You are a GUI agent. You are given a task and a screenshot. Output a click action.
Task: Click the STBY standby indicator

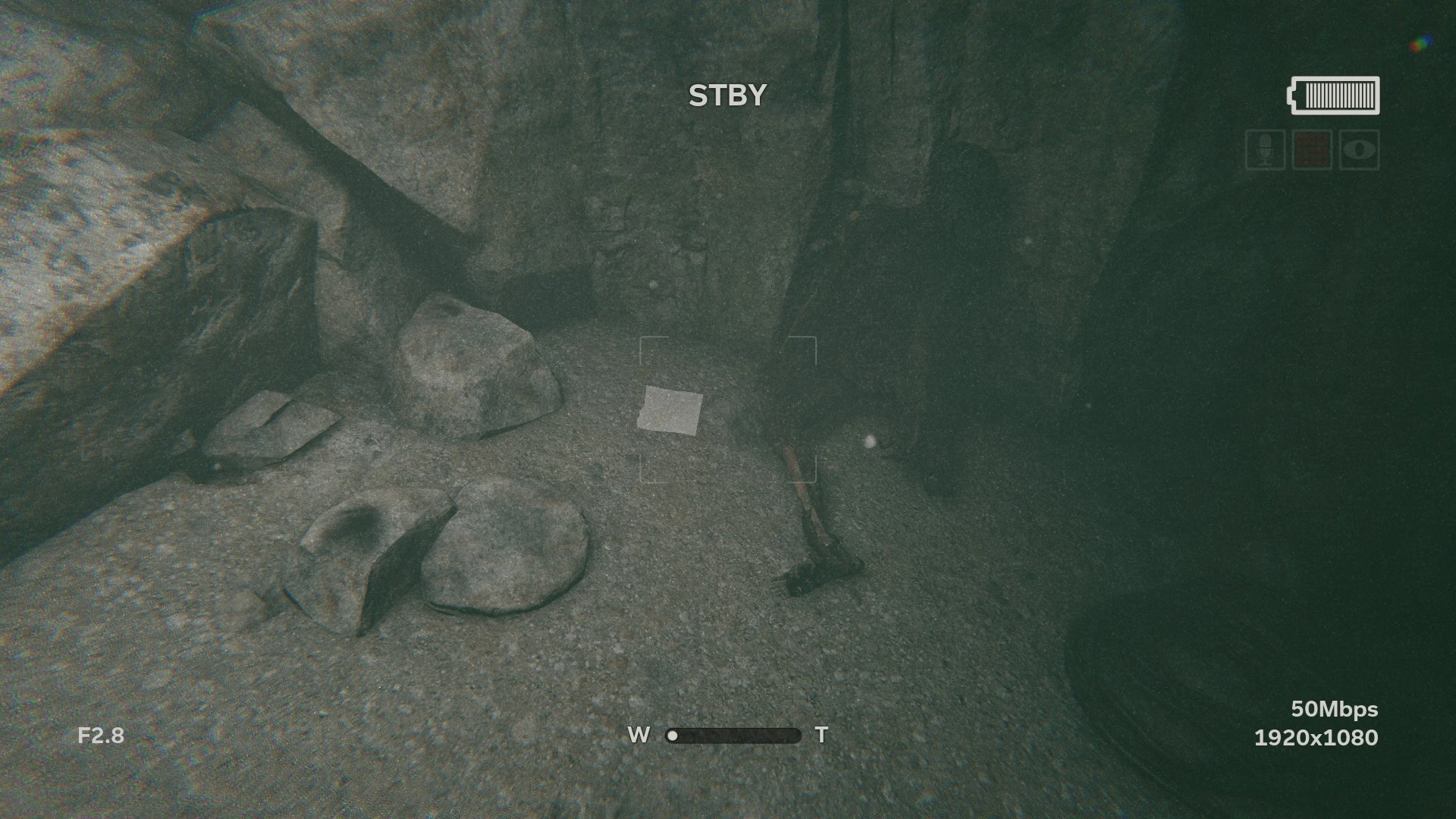click(x=728, y=94)
